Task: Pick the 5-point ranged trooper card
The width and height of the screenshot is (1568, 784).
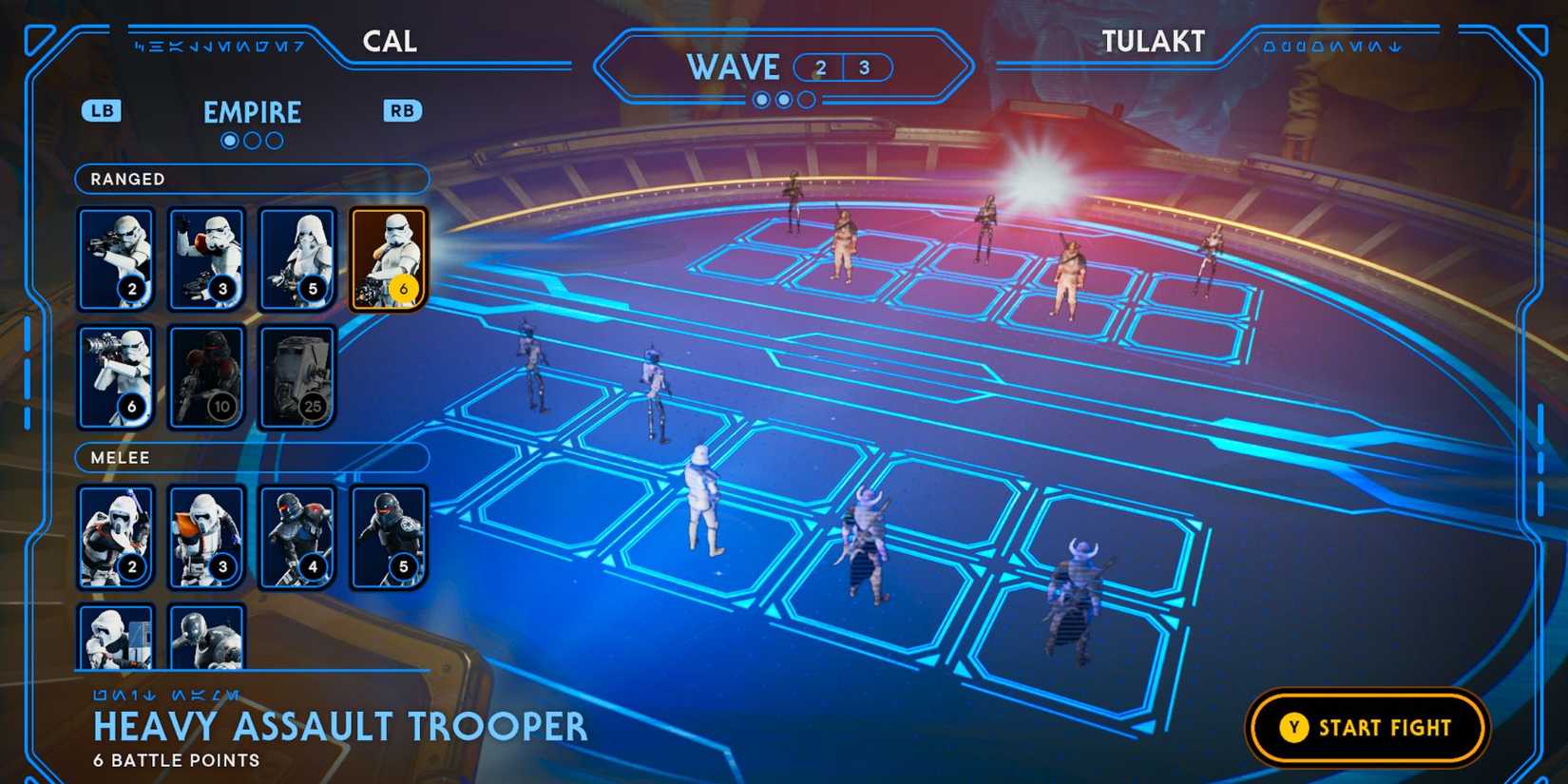Action: coord(296,257)
